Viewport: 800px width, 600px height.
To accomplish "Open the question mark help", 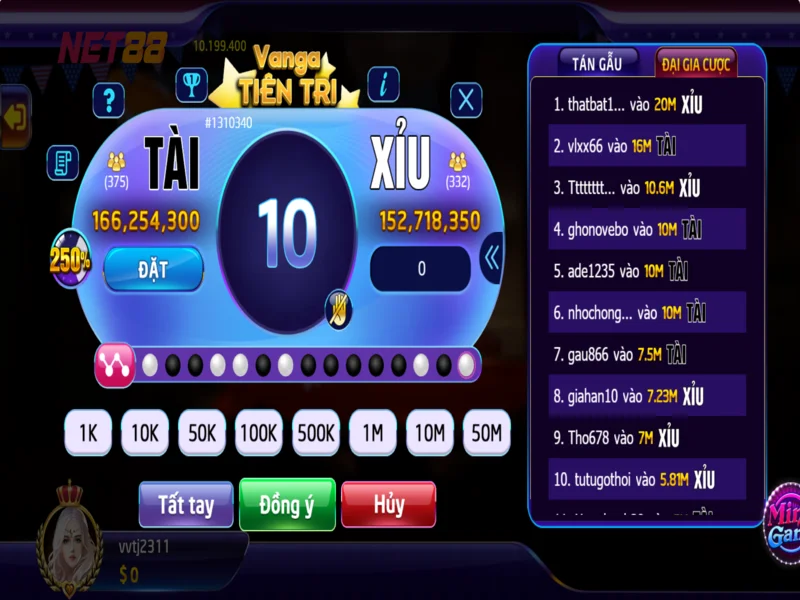I will coord(108,100).
